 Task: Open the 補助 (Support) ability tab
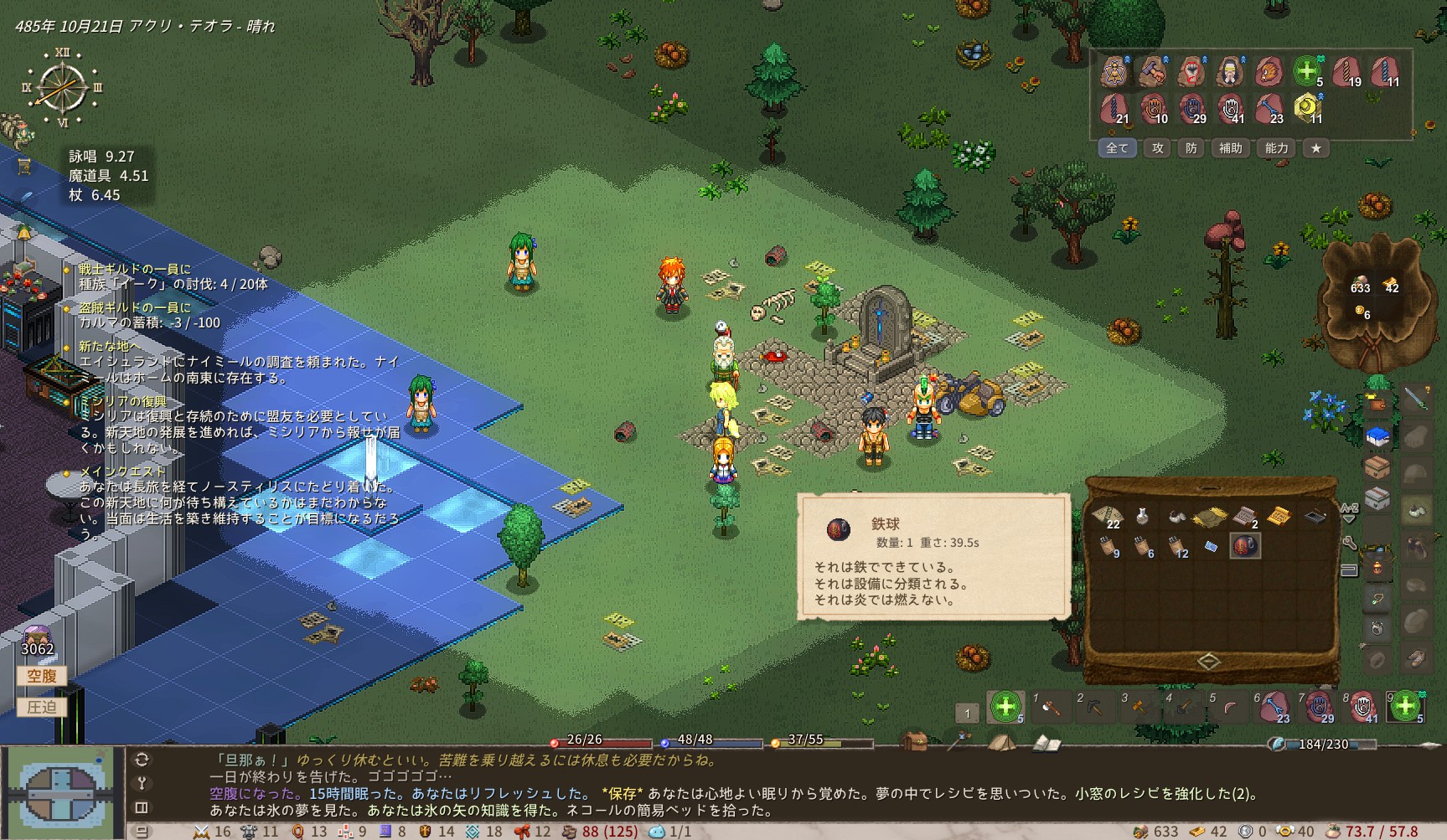[1230, 148]
